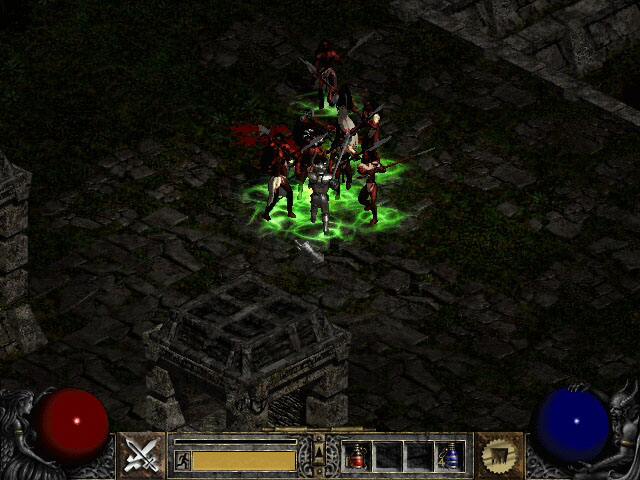
Task: Select the crossed swords attack skill
Action: 142,456
